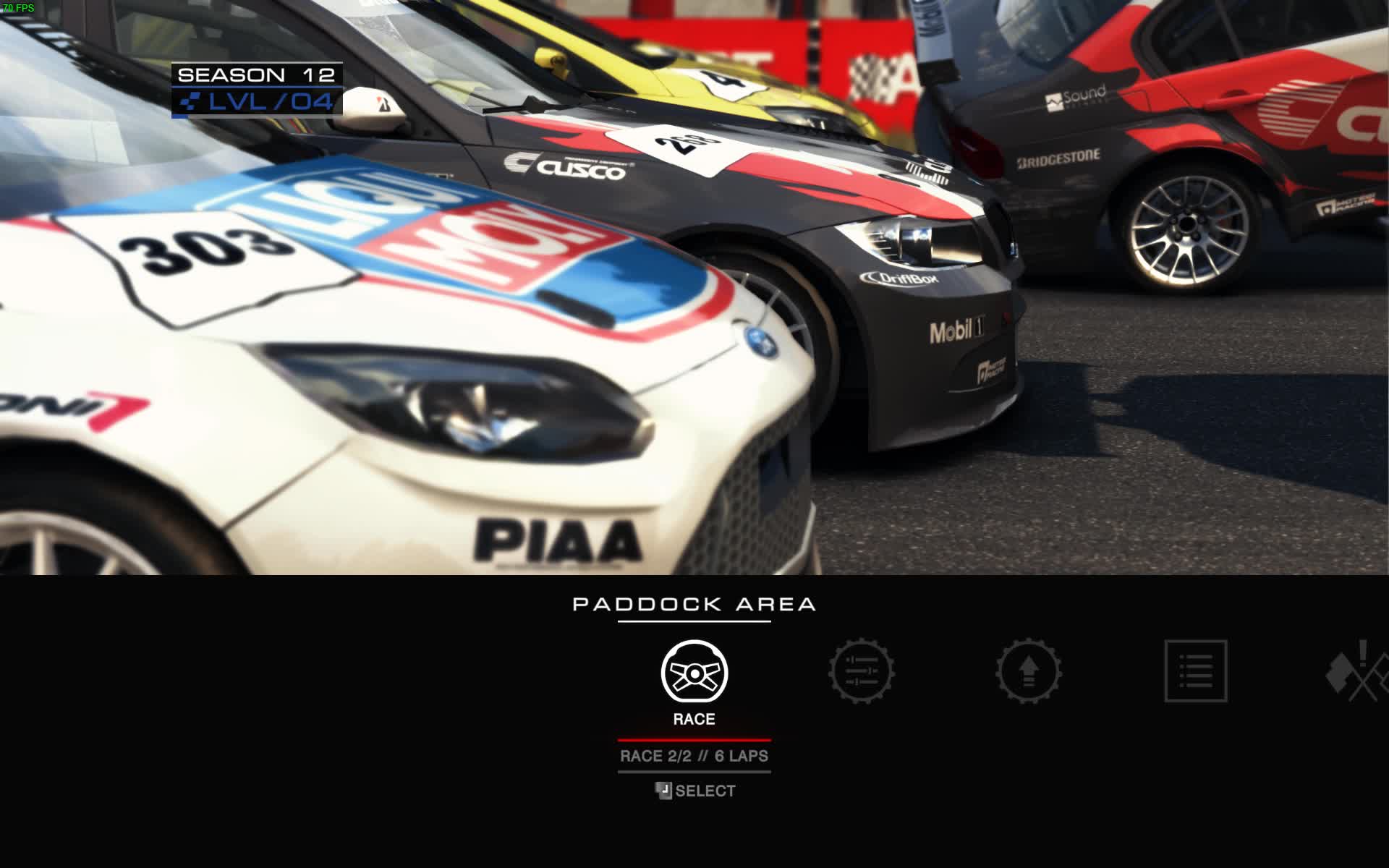
Task: Open the list sheet icon
Action: pyautogui.click(x=1195, y=671)
